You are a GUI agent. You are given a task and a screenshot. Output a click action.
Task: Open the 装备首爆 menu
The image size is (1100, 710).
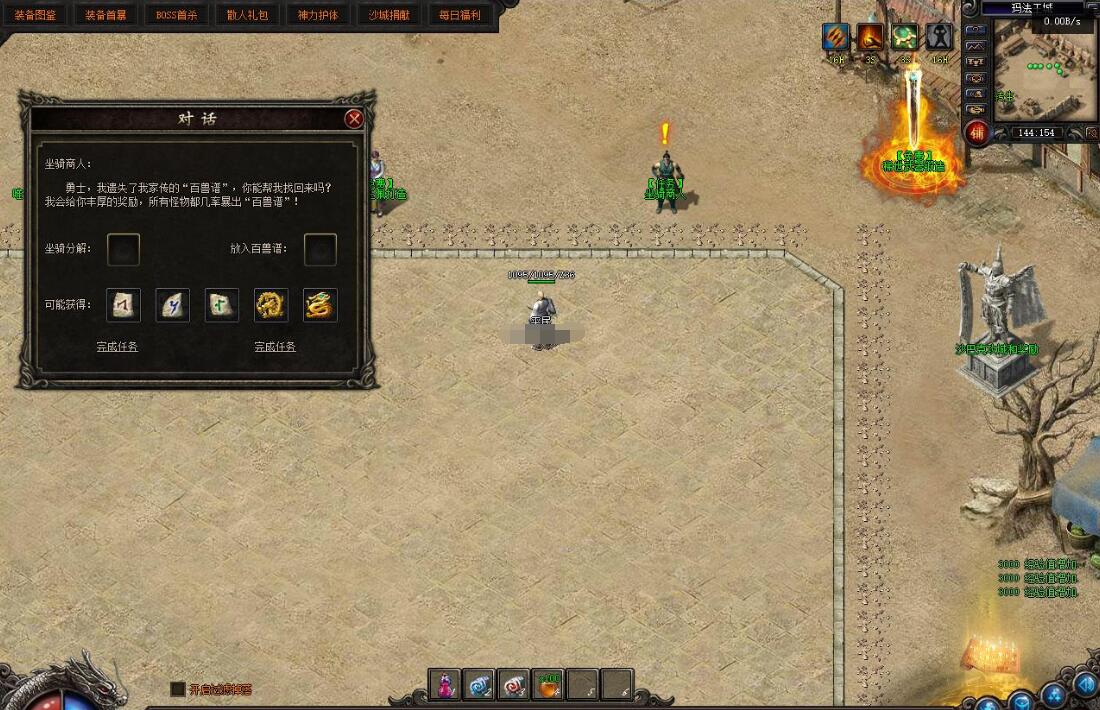click(x=106, y=15)
